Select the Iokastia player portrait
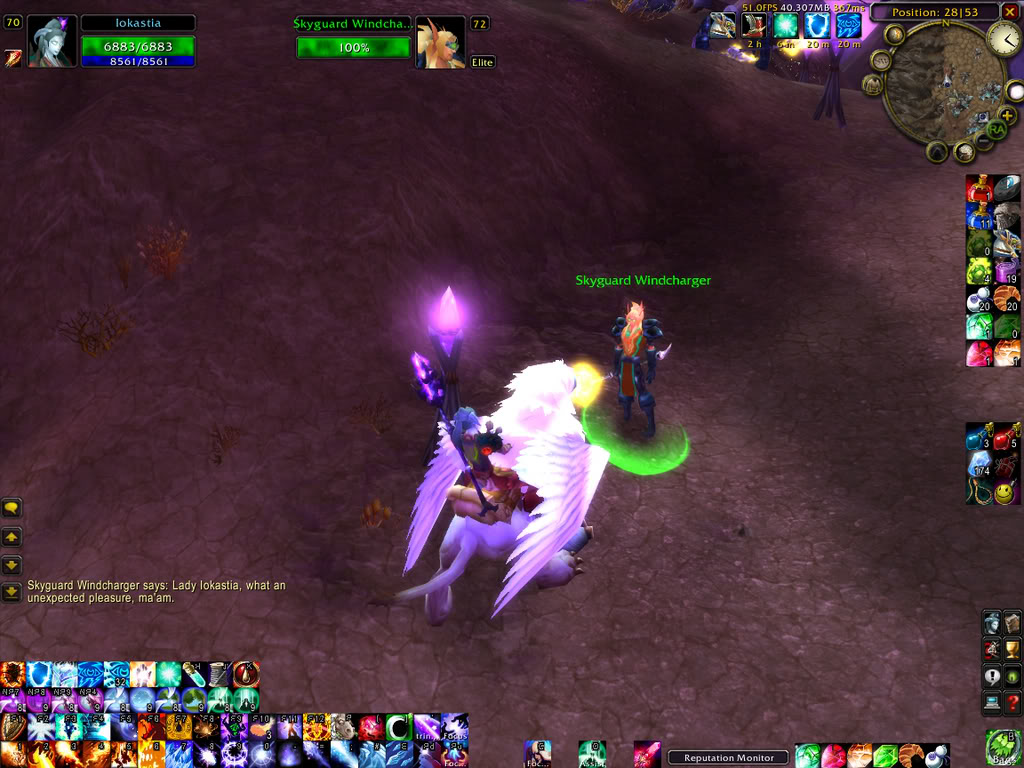The width and height of the screenshot is (1024, 768). [52, 42]
